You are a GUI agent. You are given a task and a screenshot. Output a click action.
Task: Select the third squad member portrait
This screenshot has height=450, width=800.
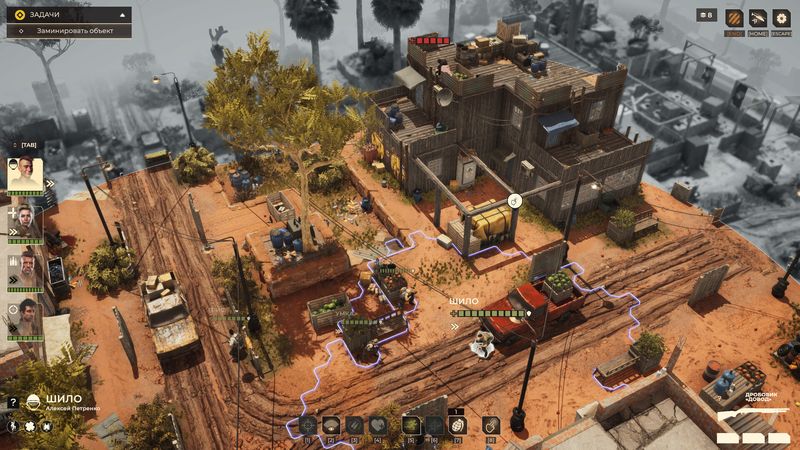[26, 270]
